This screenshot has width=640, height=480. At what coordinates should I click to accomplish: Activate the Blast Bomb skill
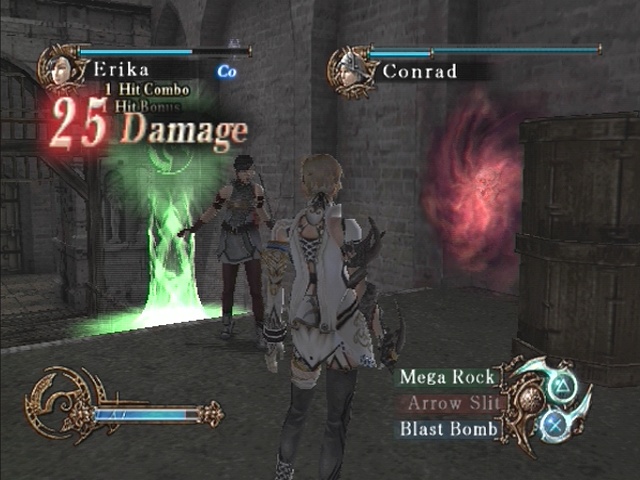pos(447,429)
